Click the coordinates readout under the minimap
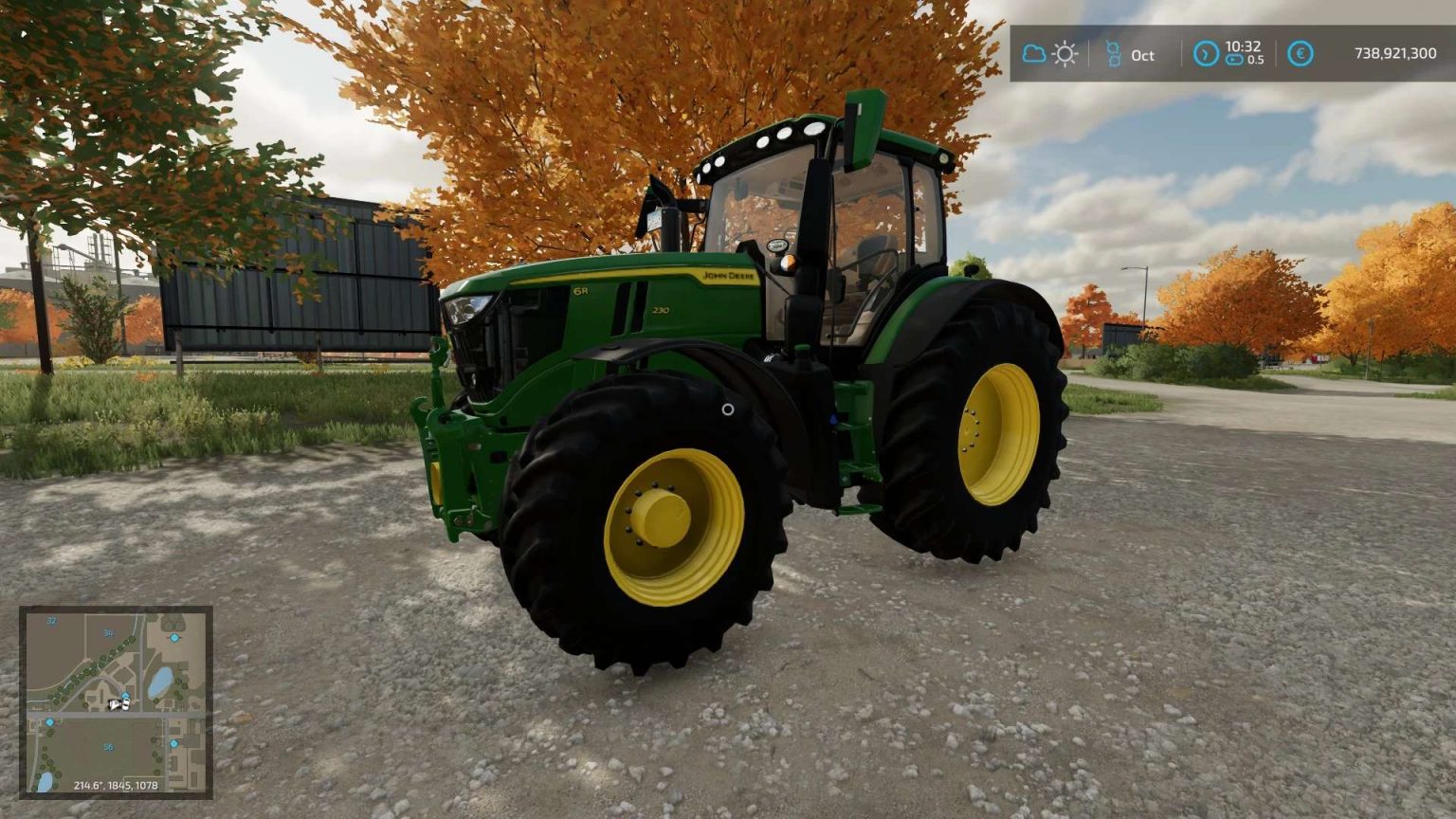Viewport: 1456px width, 819px height. [x=117, y=785]
